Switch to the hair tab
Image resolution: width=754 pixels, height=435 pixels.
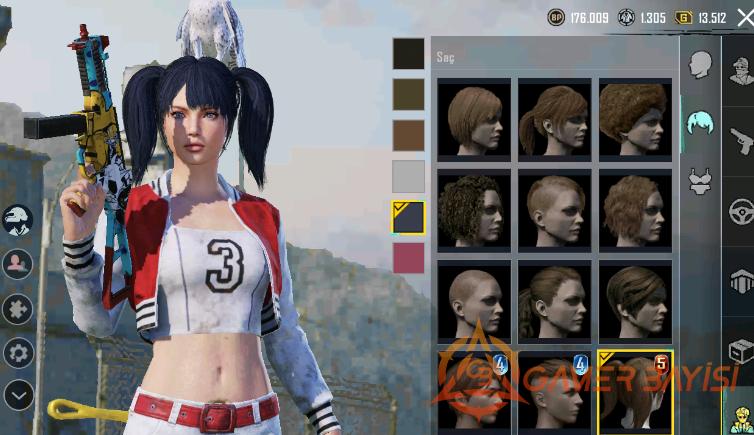699,123
